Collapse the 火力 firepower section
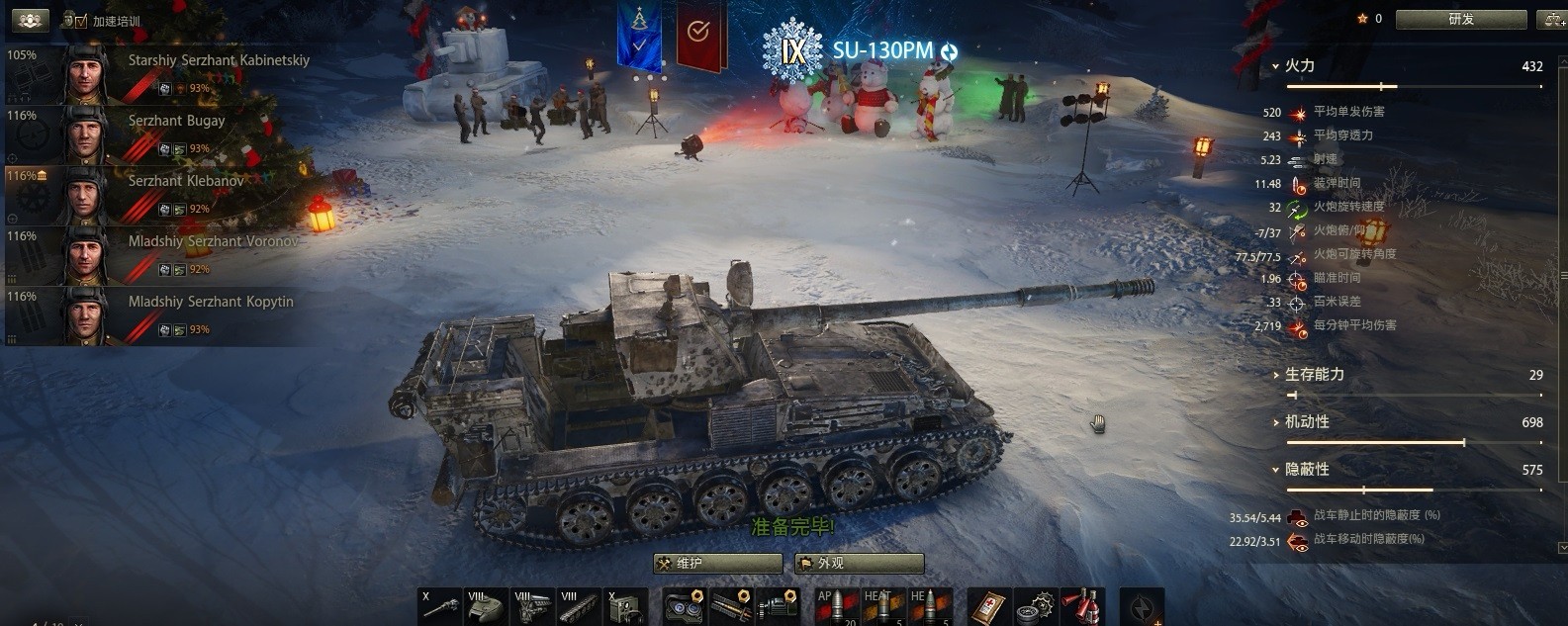 point(1299,66)
